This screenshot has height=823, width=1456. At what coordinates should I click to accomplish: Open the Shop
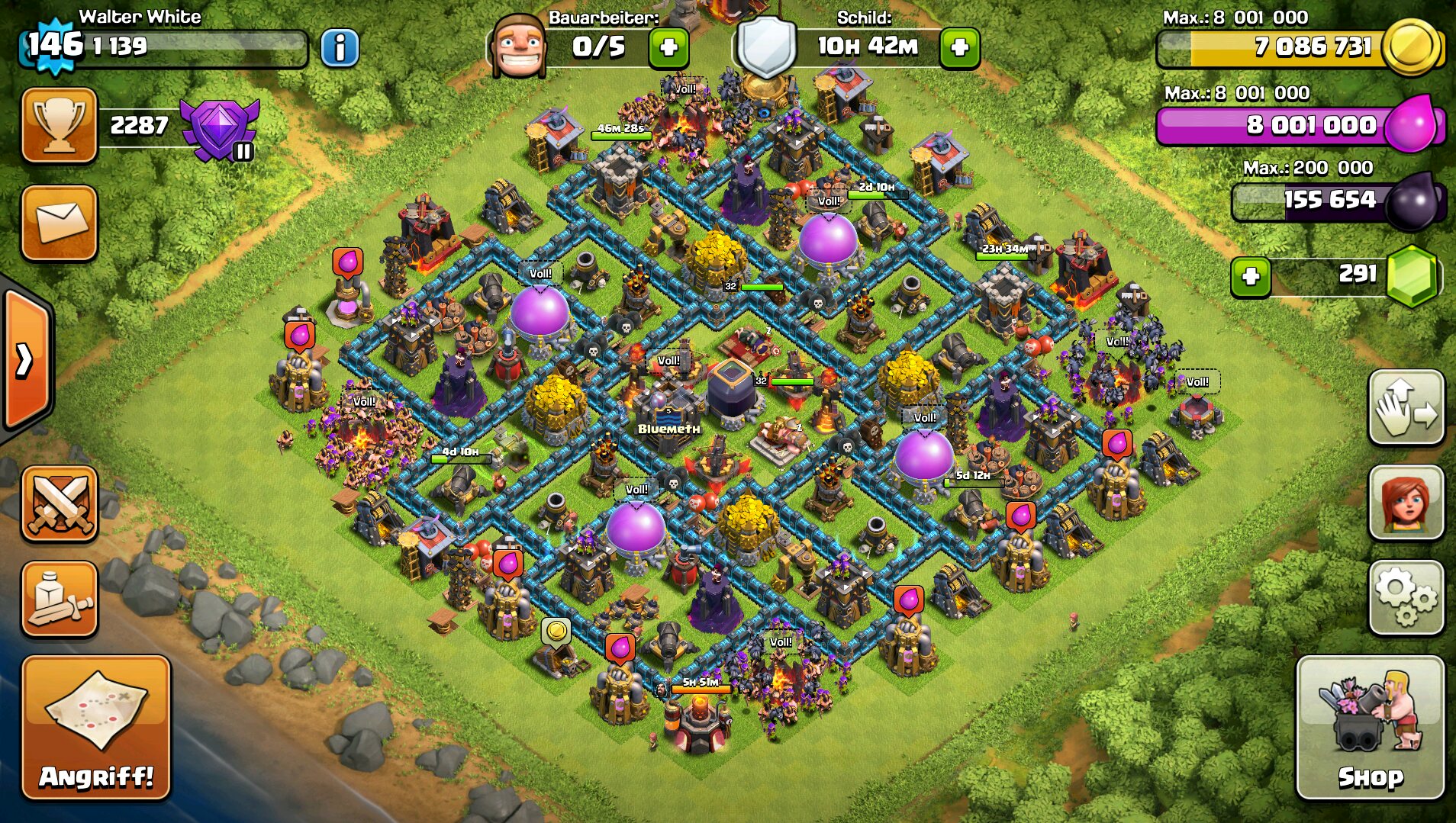click(x=1371, y=727)
